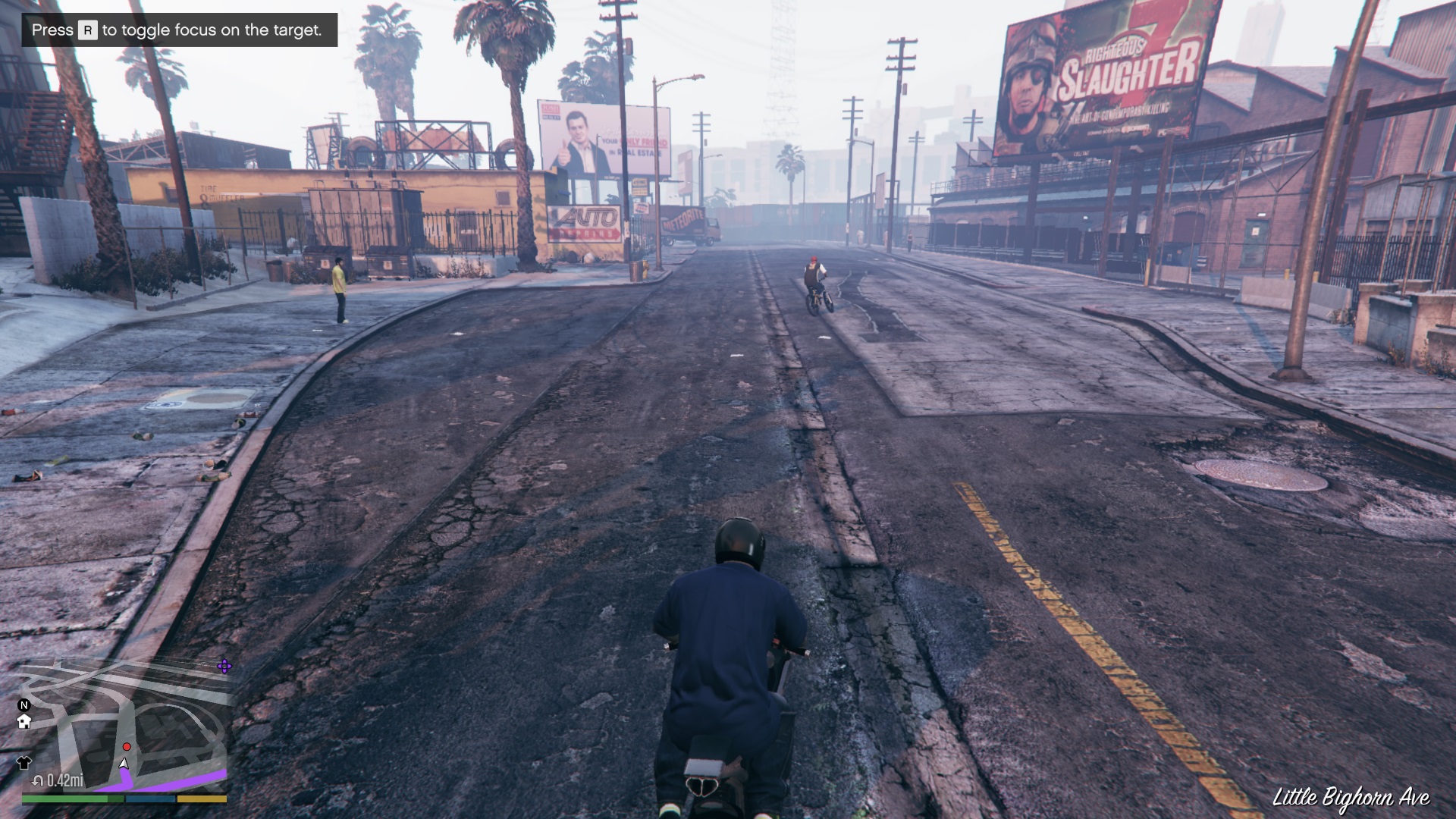
Task: Click the green health bar segment
Action: point(64,799)
